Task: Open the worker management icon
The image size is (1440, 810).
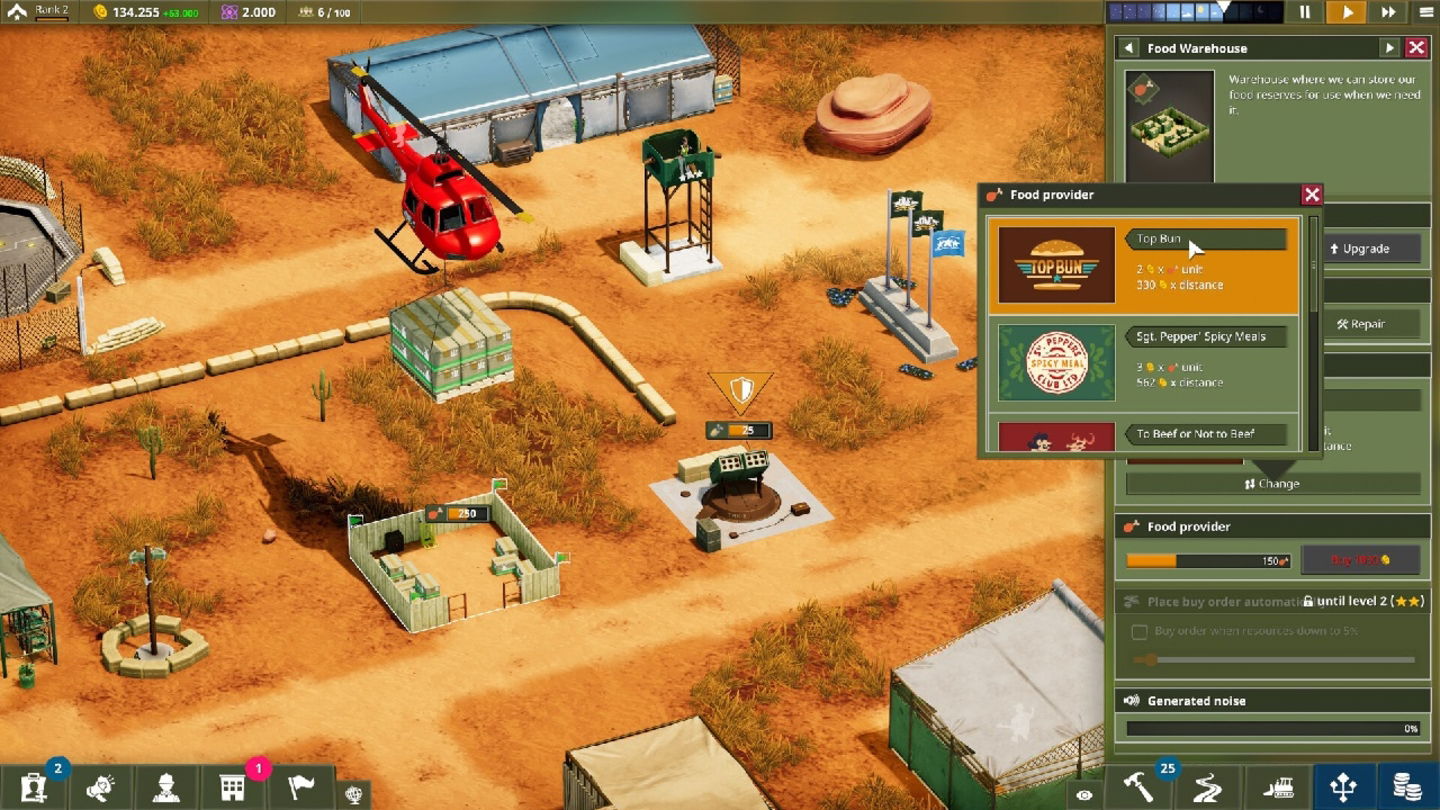Action: click(x=168, y=788)
